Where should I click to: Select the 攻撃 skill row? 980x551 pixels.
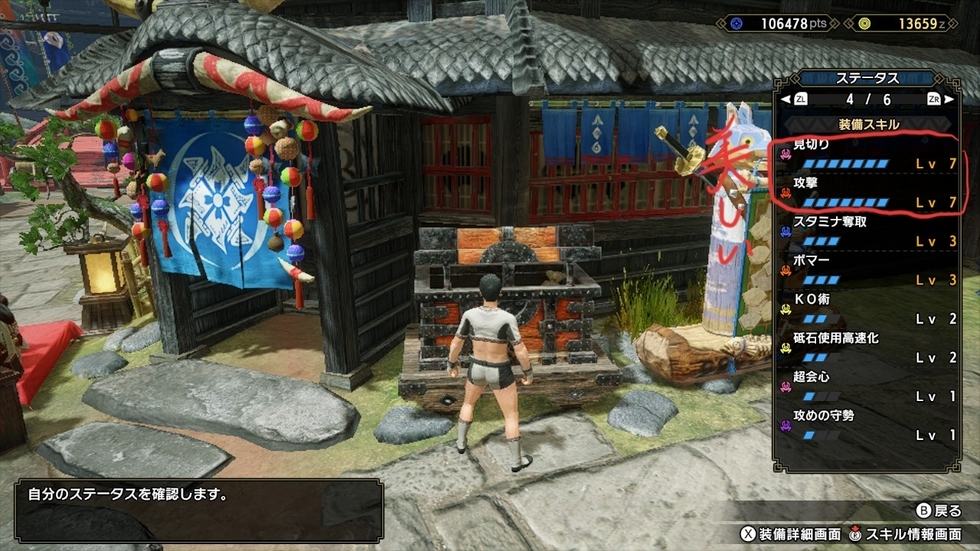870,194
